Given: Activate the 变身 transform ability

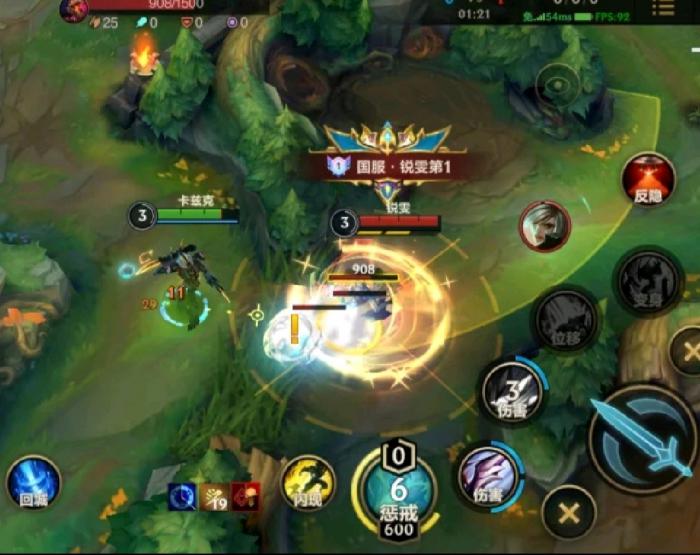Looking at the screenshot, I should pos(647,281).
